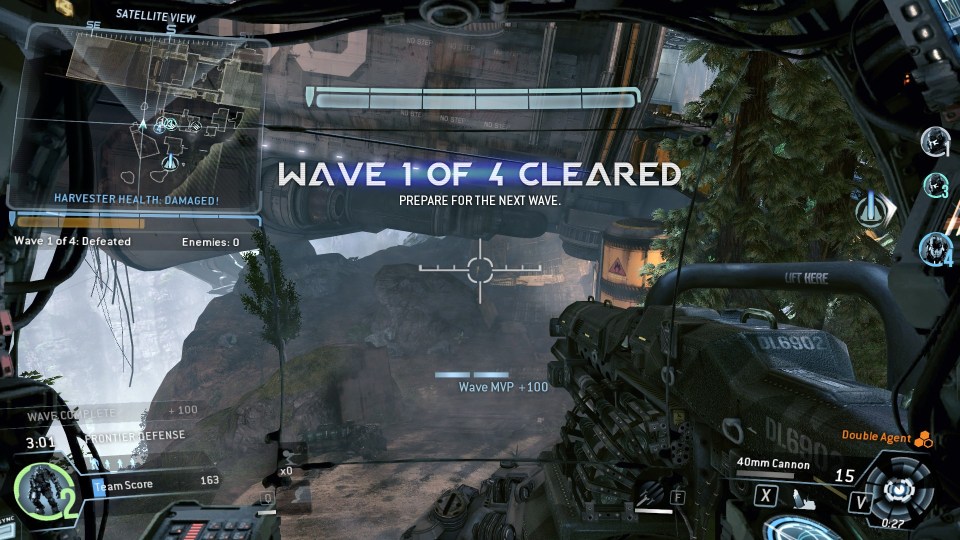The height and width of the screenshot is (540, 960).
Task: Select the harvester marker on the minimap
Action: click(x=170, y=161)
